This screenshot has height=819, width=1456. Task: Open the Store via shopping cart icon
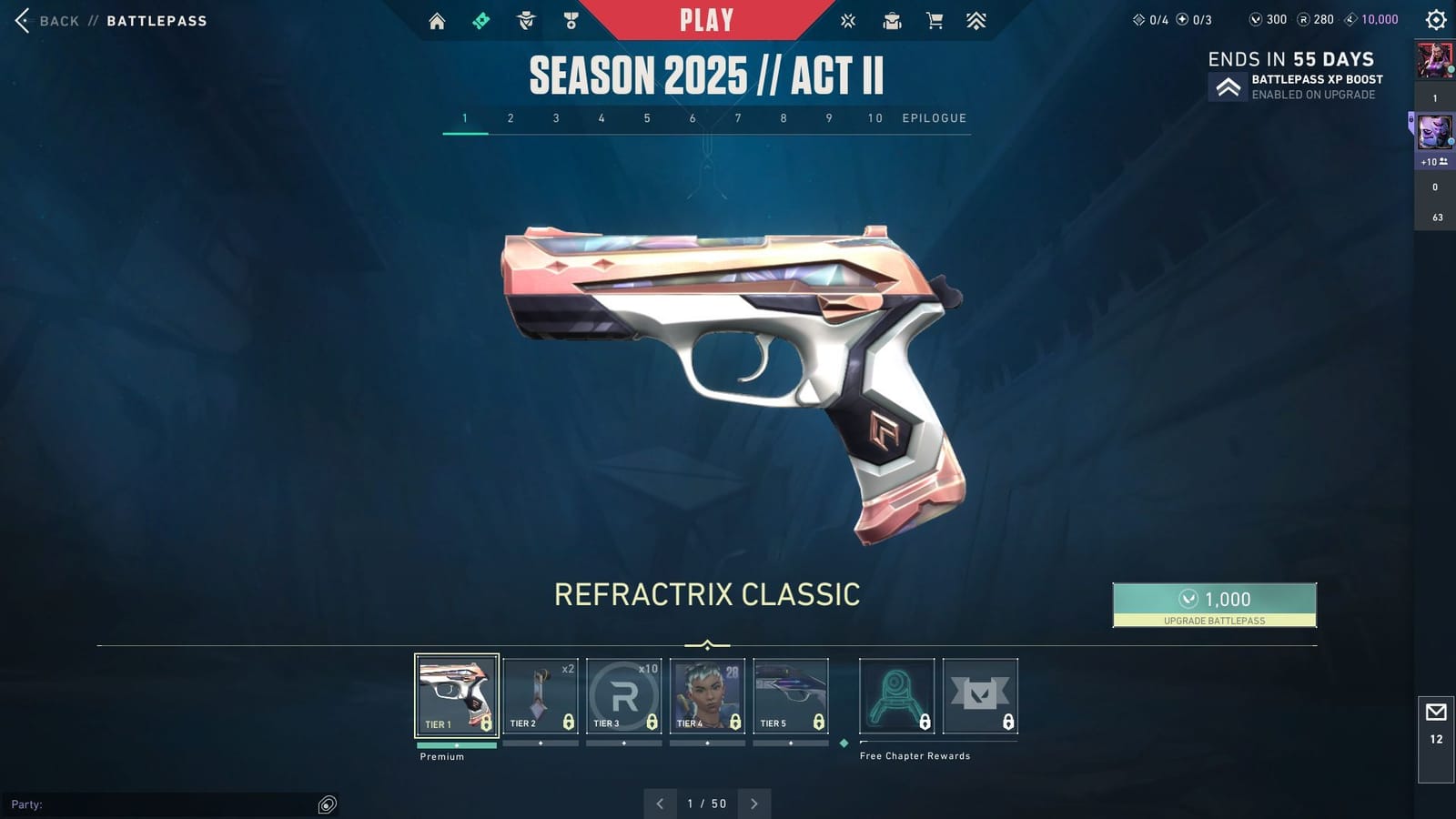[935, 19]
